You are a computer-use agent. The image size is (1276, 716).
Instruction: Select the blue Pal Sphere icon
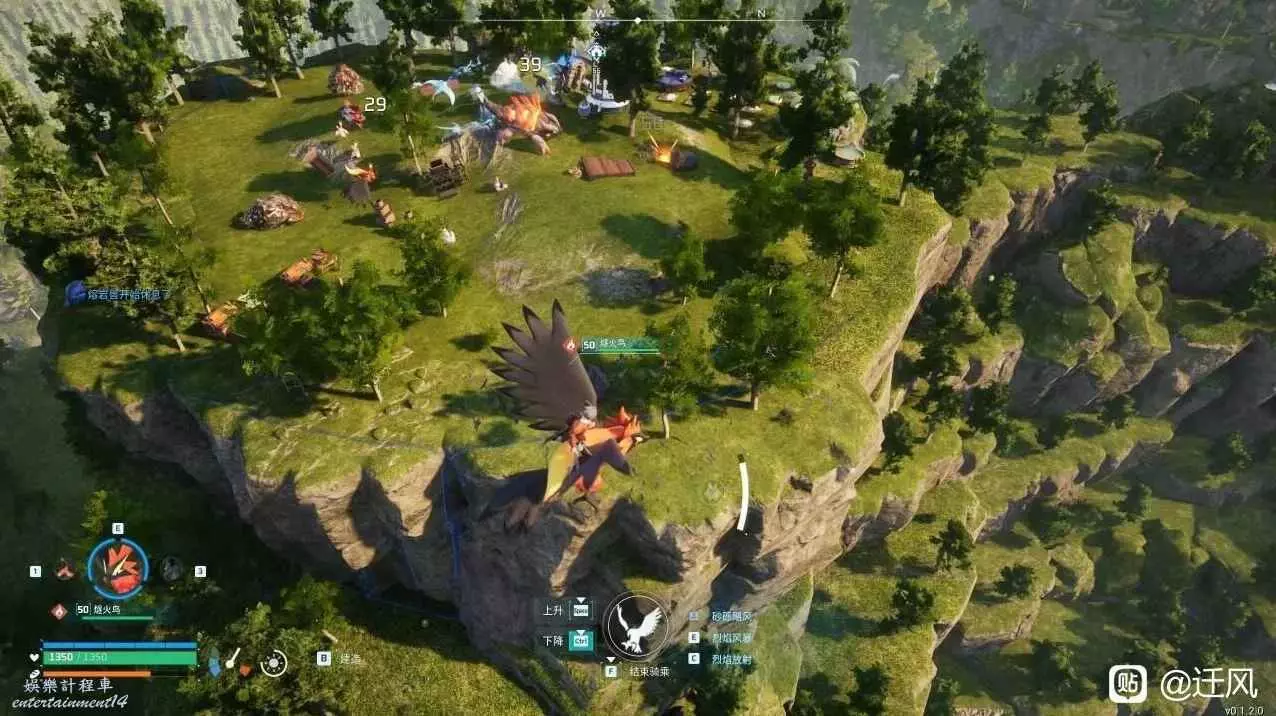(x=213, y=662)
